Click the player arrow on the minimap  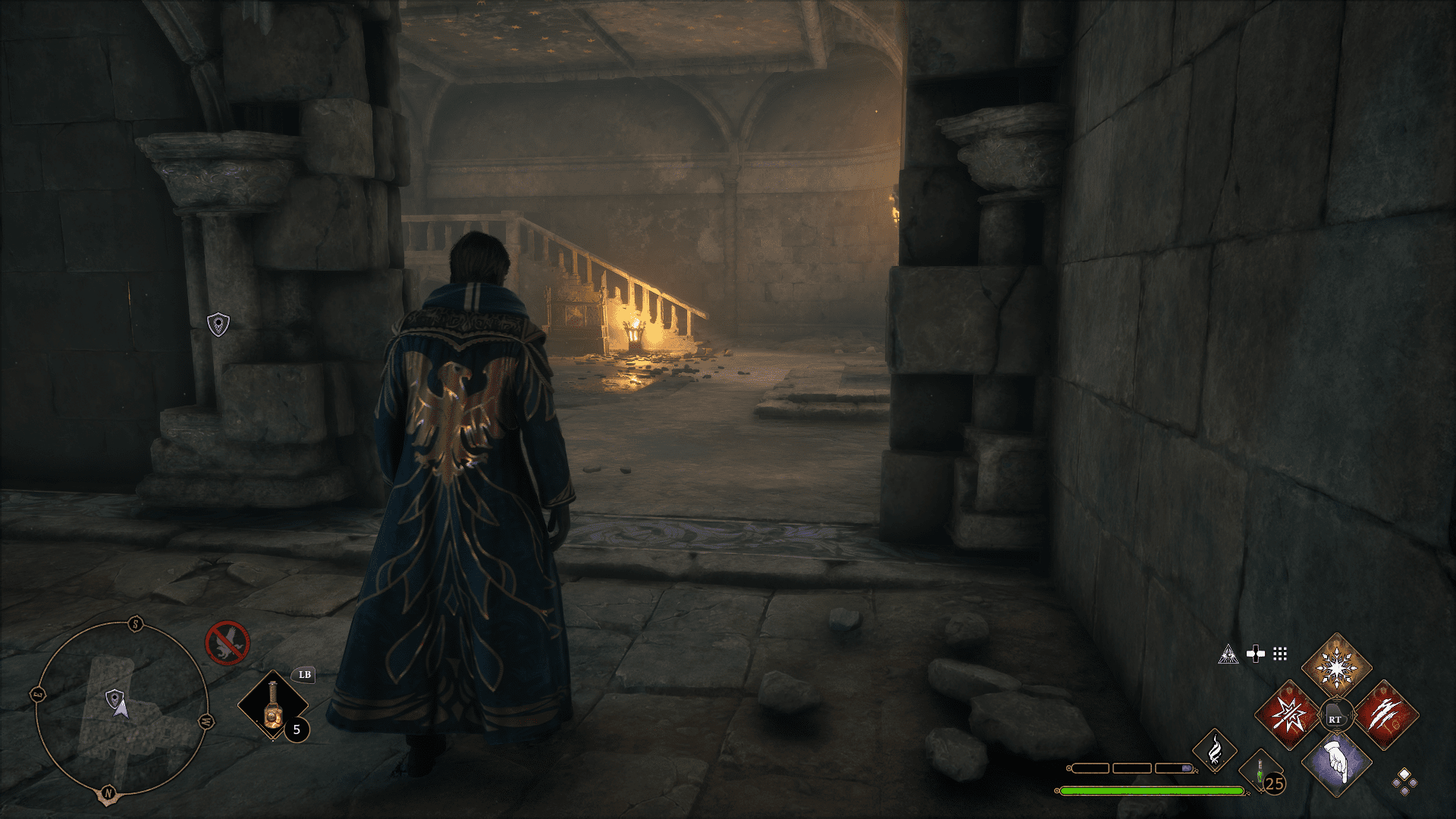[122, 711]
